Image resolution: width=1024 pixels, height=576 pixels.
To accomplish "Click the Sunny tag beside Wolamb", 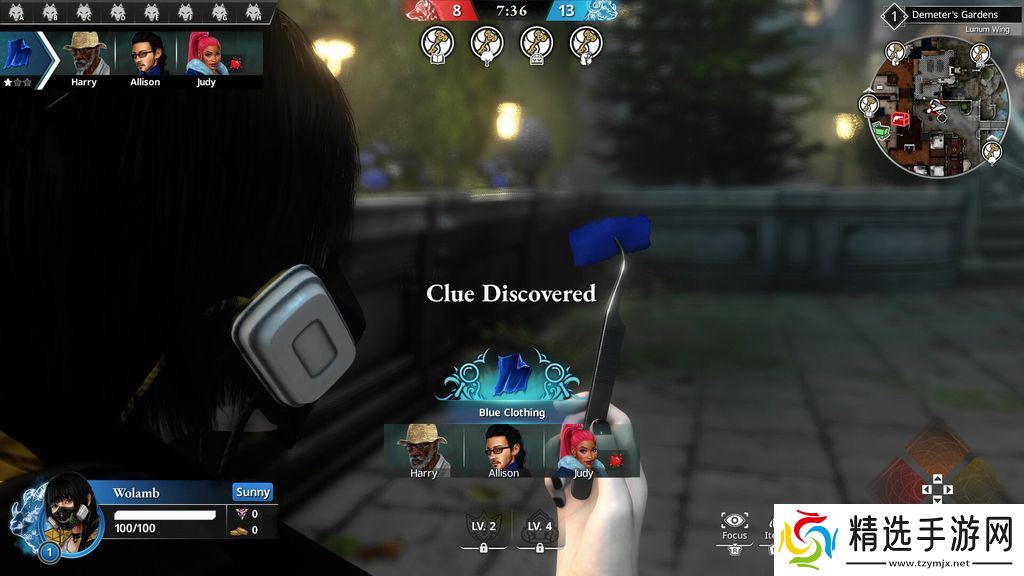I will pyautogui.click(x=253, y=492).
